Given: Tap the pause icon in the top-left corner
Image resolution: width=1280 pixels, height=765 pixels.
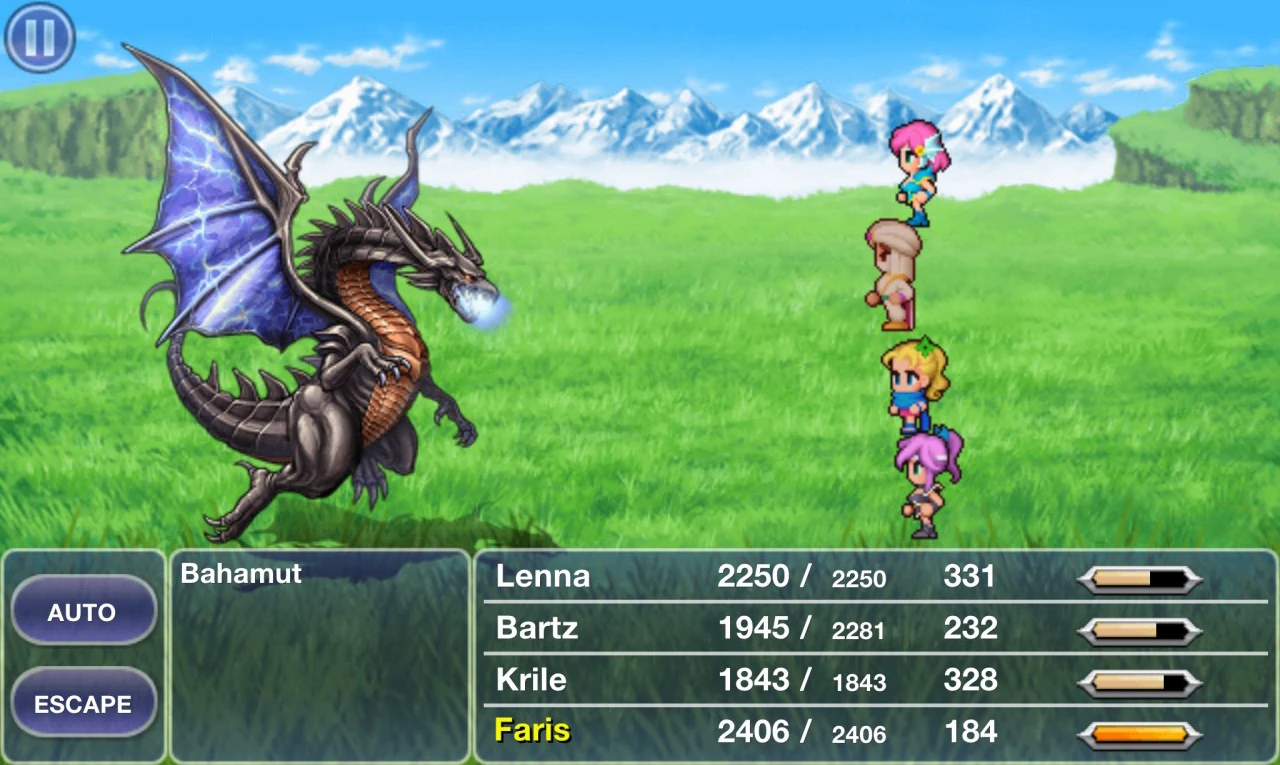Looking at the screenshot, I should click(38, 36).
